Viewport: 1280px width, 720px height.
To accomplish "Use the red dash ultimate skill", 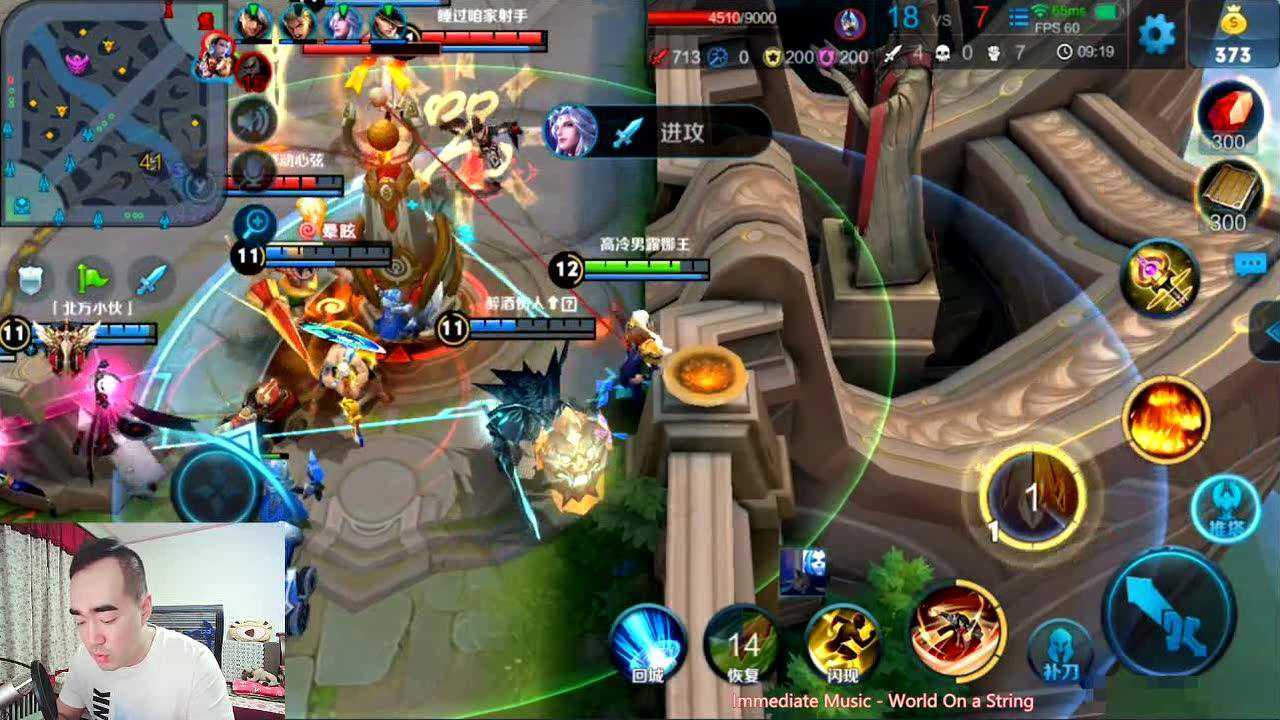I will point(957,627).
